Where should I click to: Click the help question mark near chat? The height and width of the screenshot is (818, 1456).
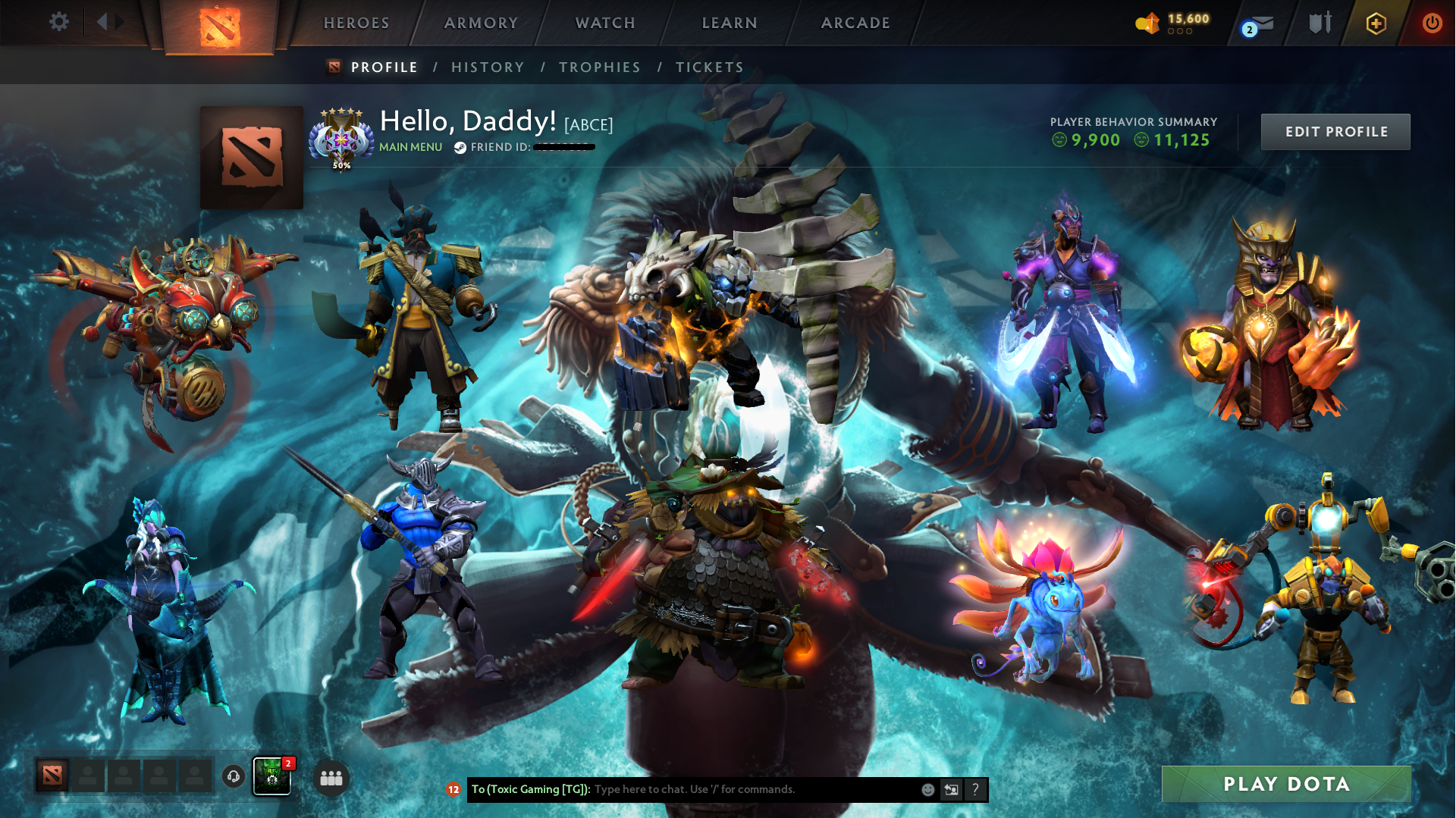(975, 789)
